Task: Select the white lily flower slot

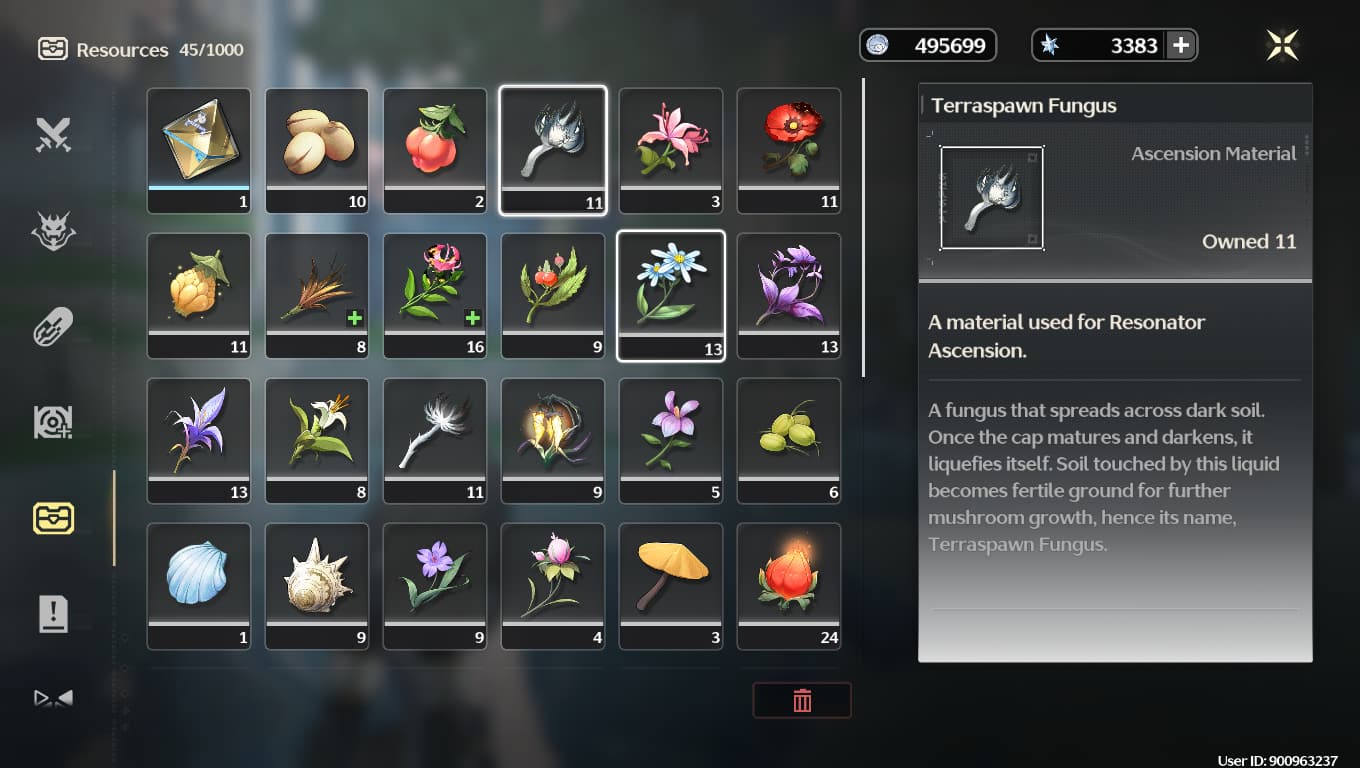Action: pos(317,440)
